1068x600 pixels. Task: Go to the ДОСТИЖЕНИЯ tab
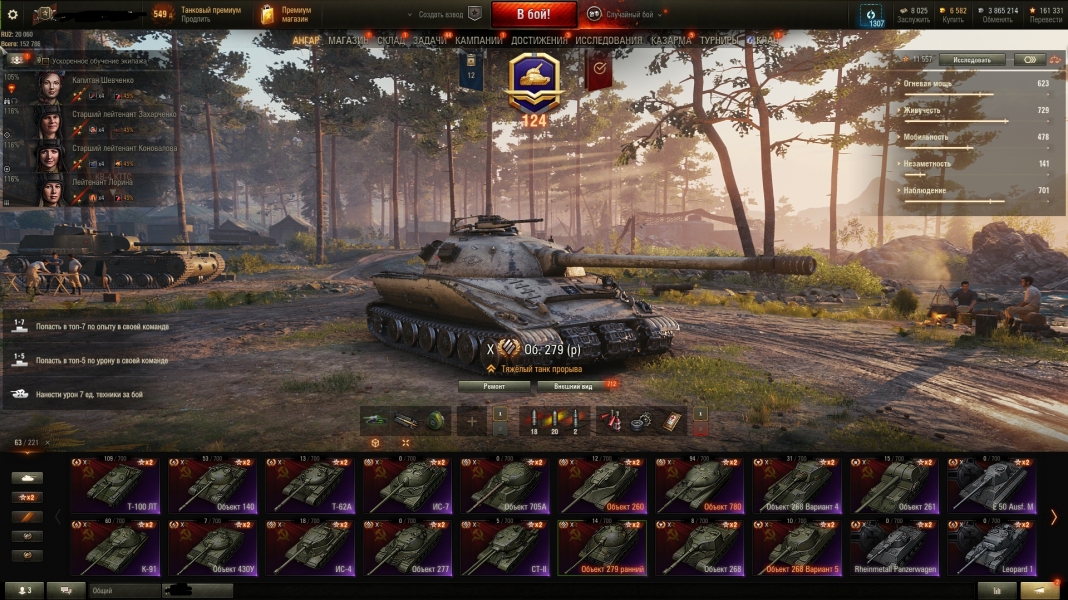coord(539,40)
